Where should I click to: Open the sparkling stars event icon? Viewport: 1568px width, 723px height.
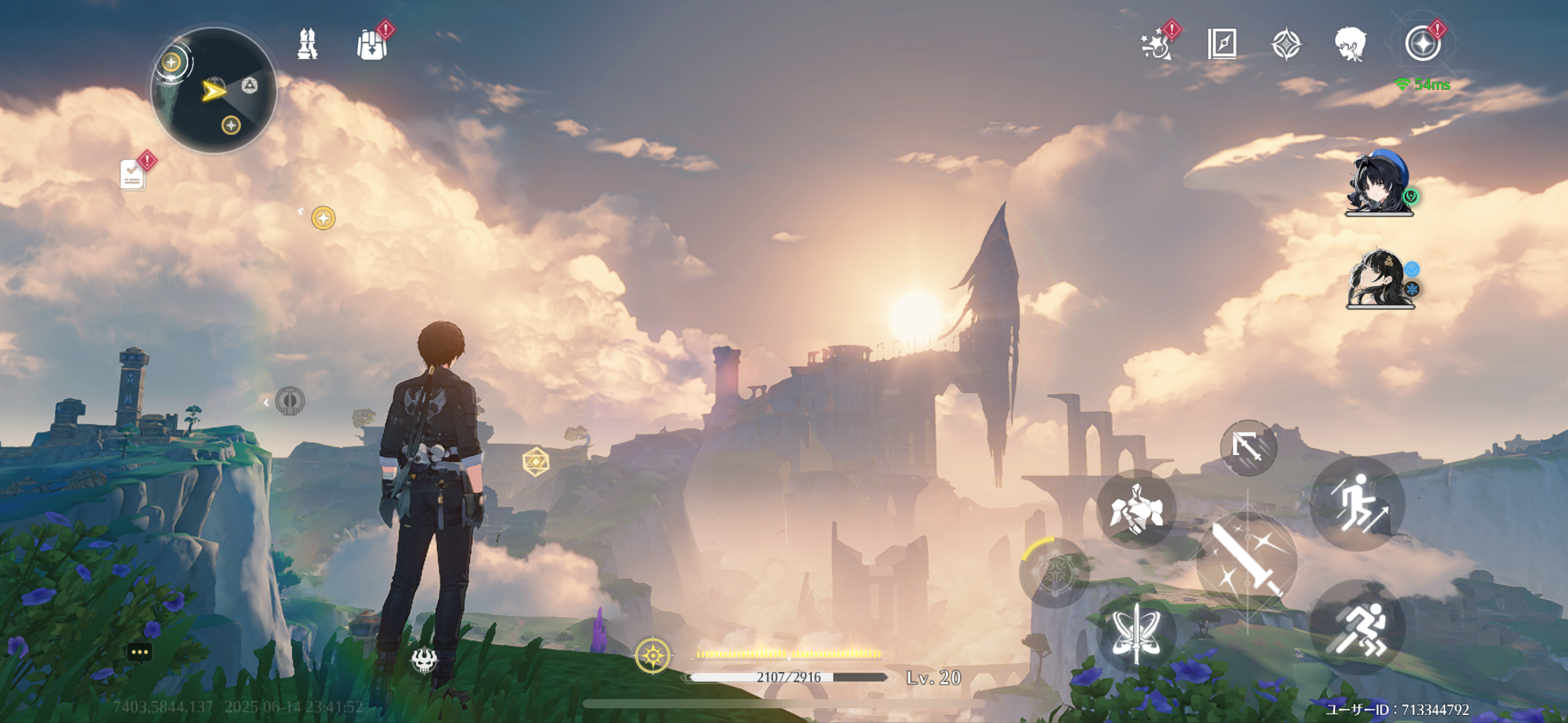[1156, 44]
